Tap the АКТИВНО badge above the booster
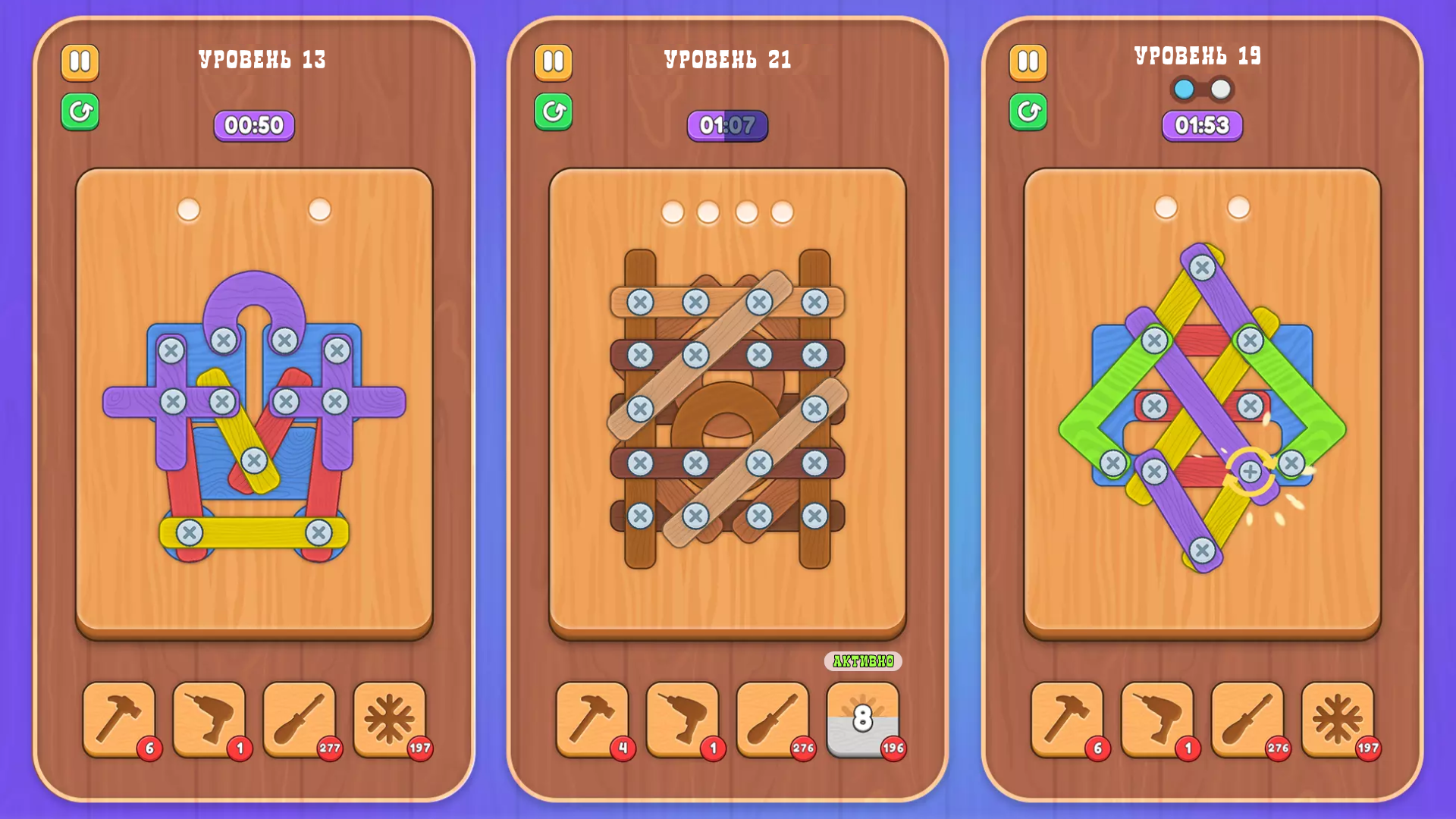Viewport: 1456px width, 819px height. [863, 661]
